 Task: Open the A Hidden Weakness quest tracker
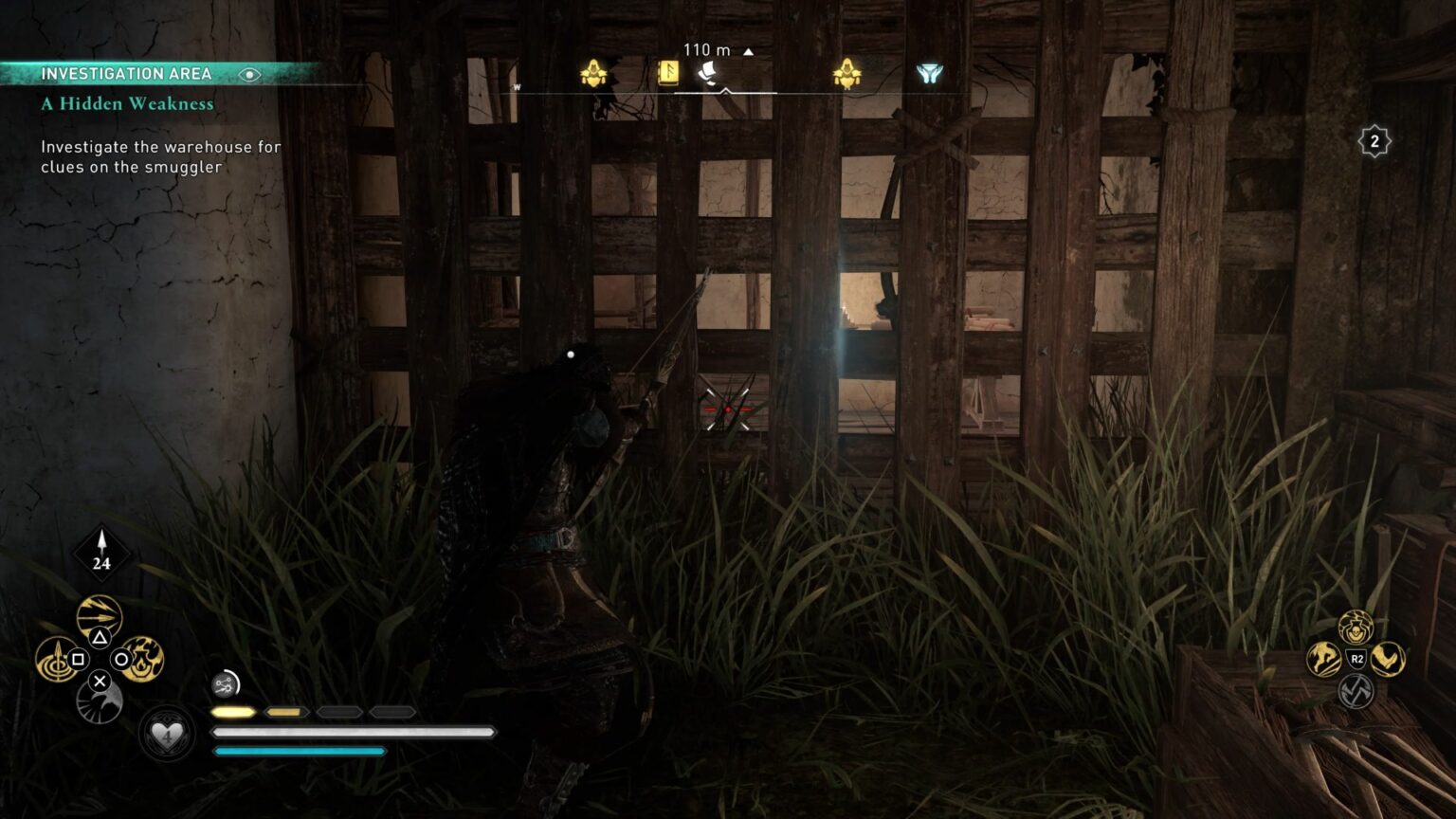click(127, 103)
